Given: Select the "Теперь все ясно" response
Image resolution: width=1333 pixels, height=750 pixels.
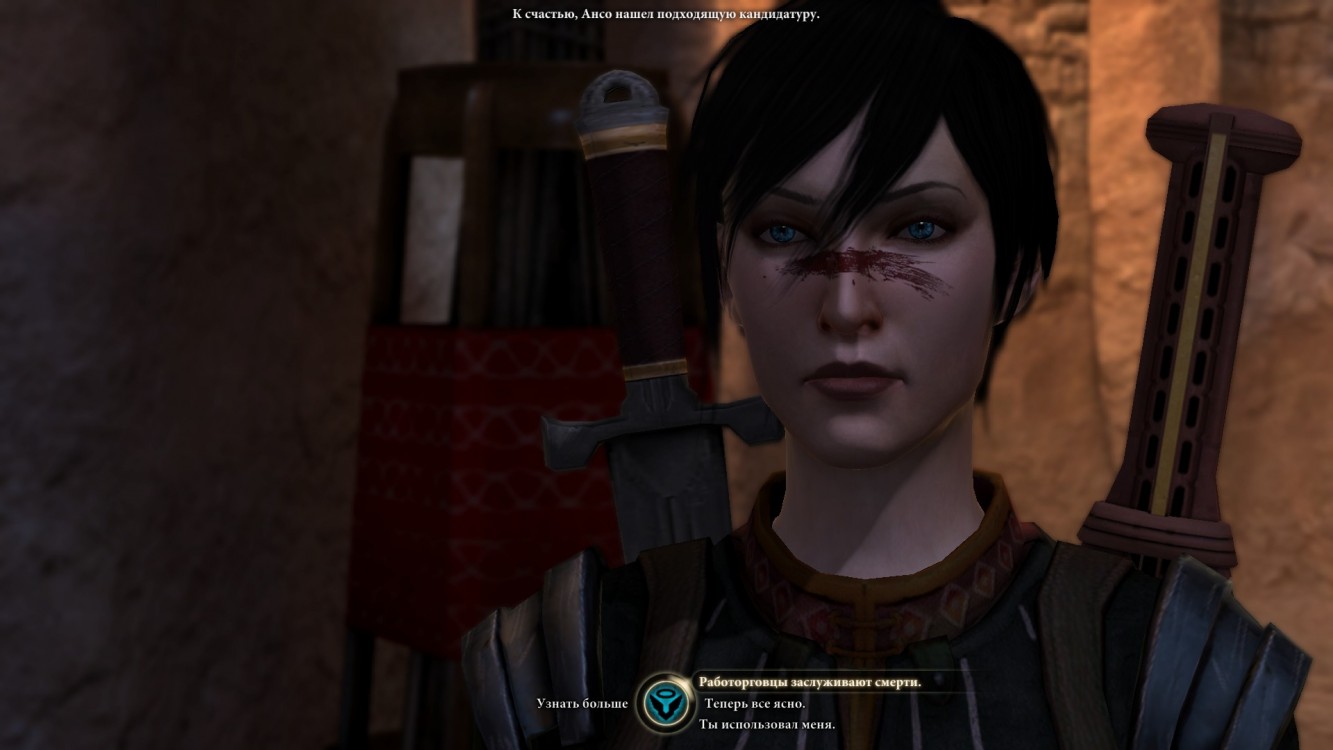Looking at the screenshot, I should 755,703.
